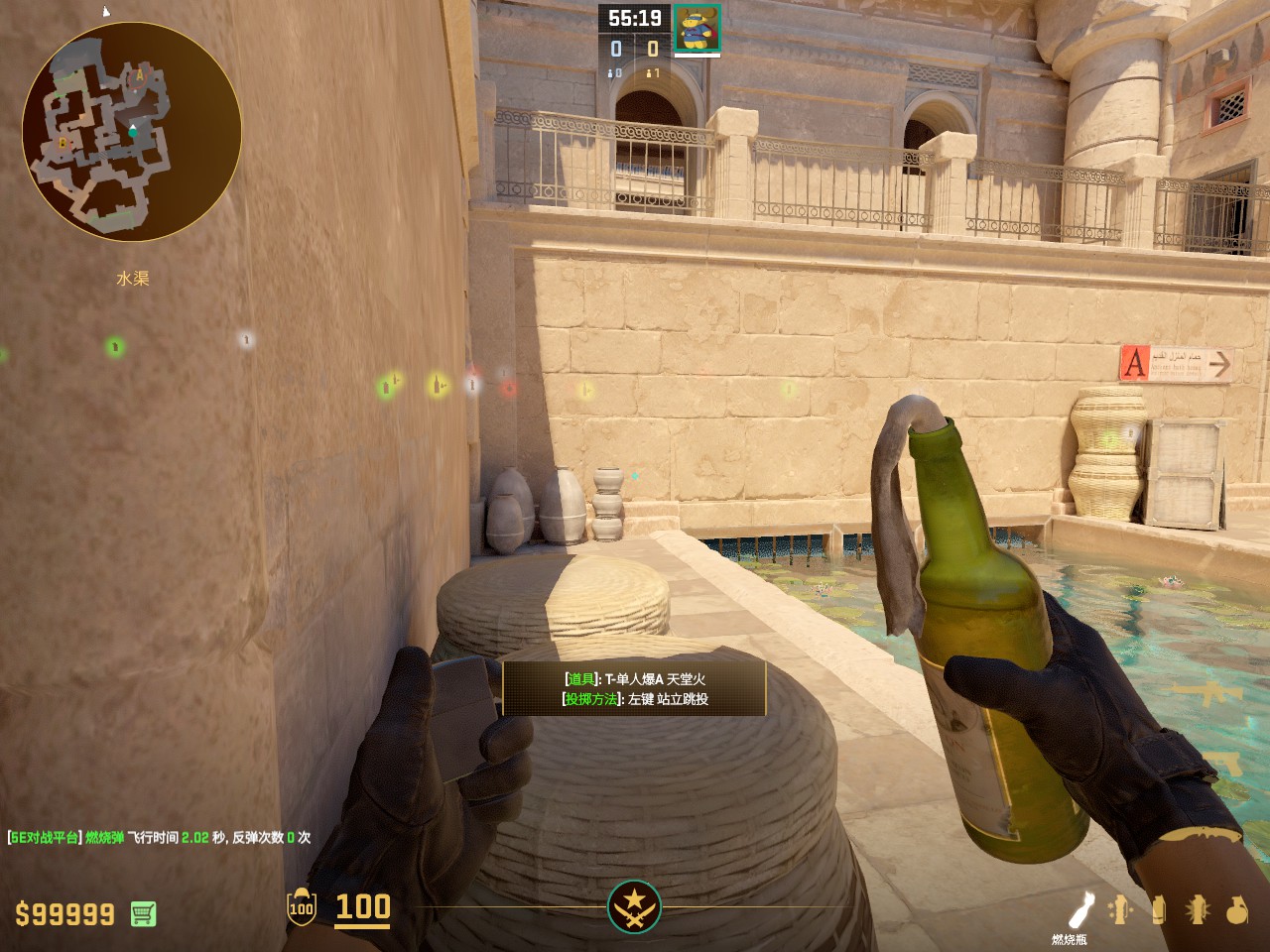This screenshot has width=1270, height=952.
Task: Switch to the flashbang icon
Action: click(x=1198, y=909)
